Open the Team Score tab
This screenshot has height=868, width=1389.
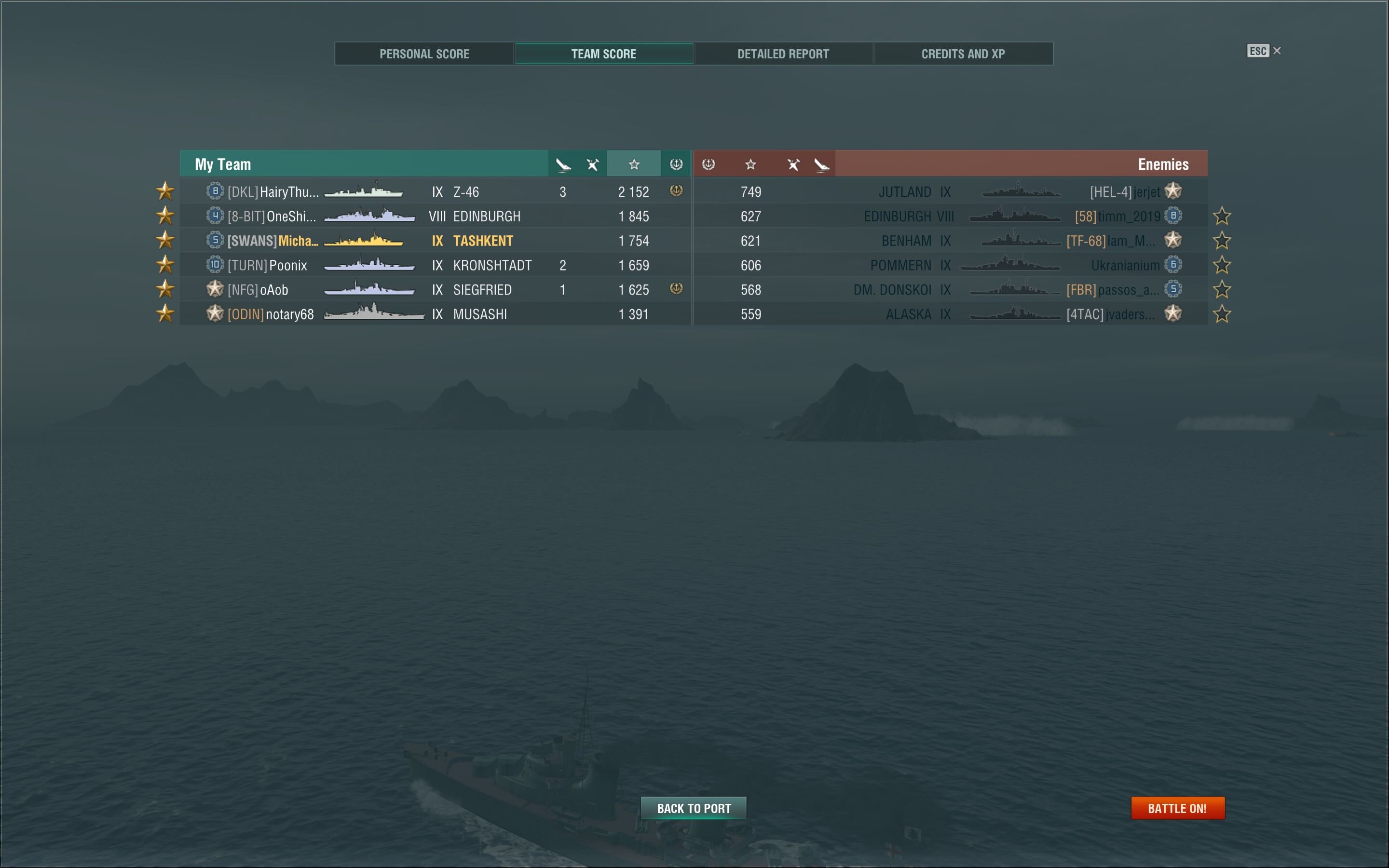603,54
